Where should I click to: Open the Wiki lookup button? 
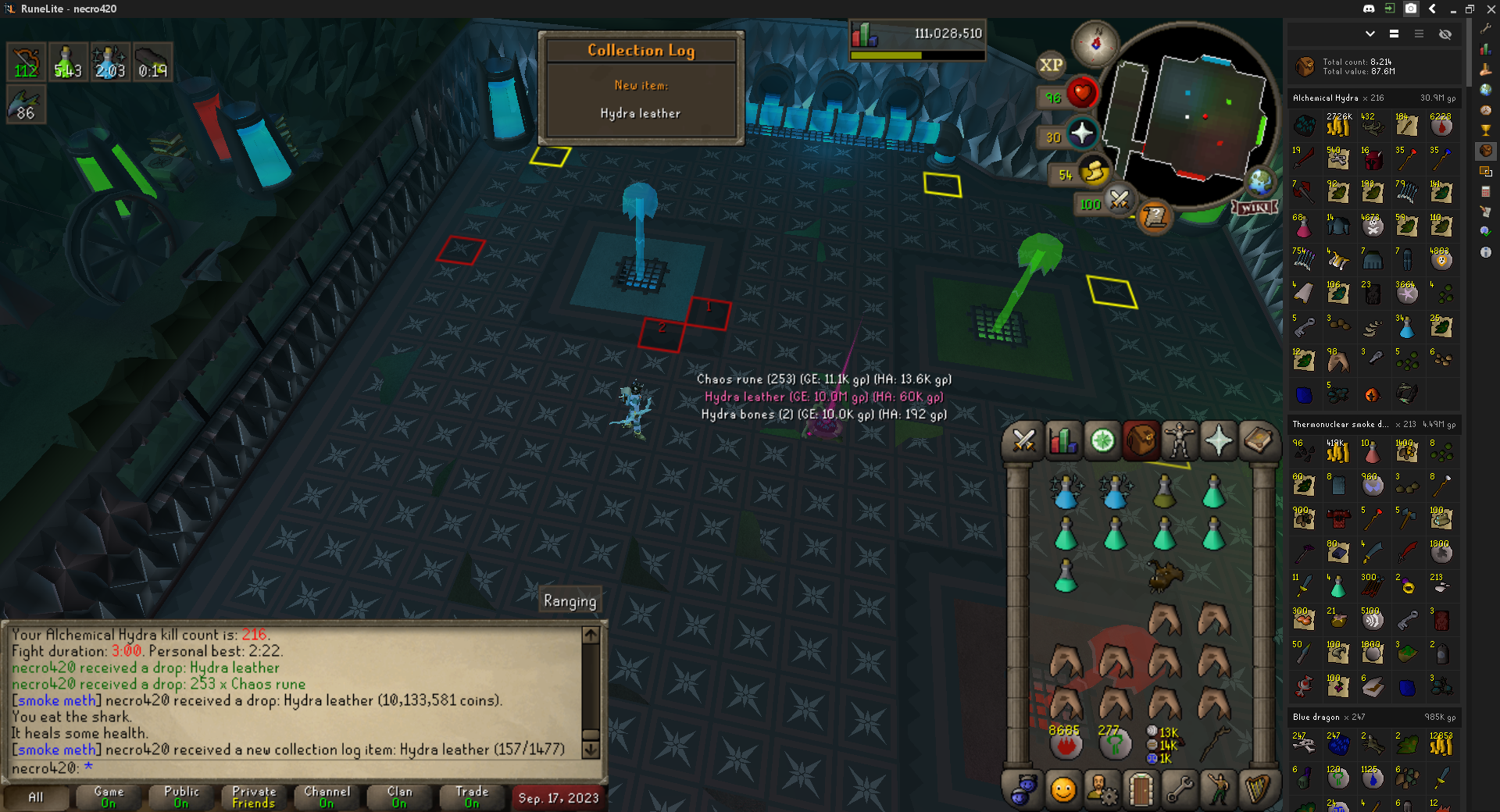(1254, 208)
